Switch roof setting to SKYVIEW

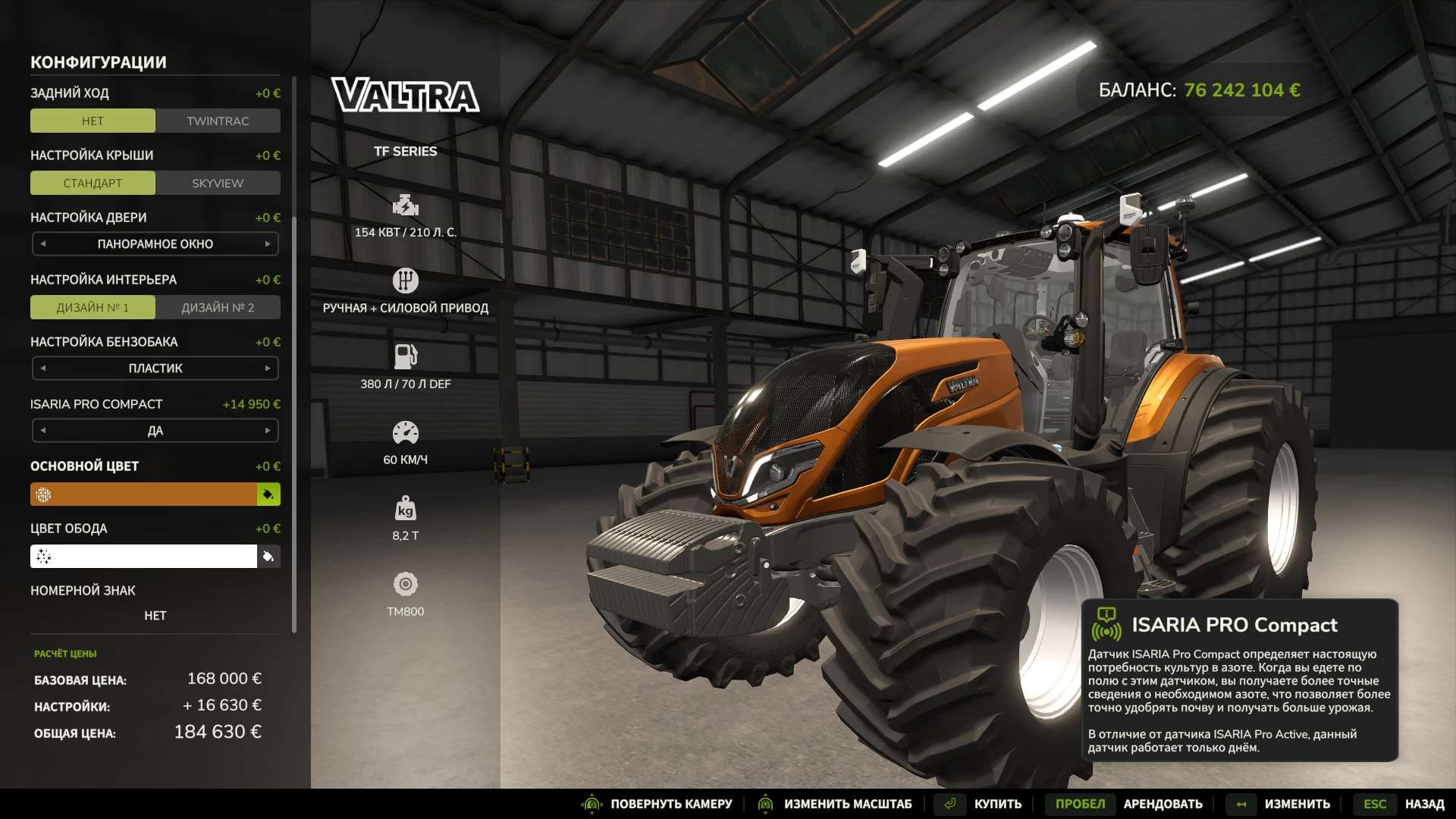[x=218, y=184]
